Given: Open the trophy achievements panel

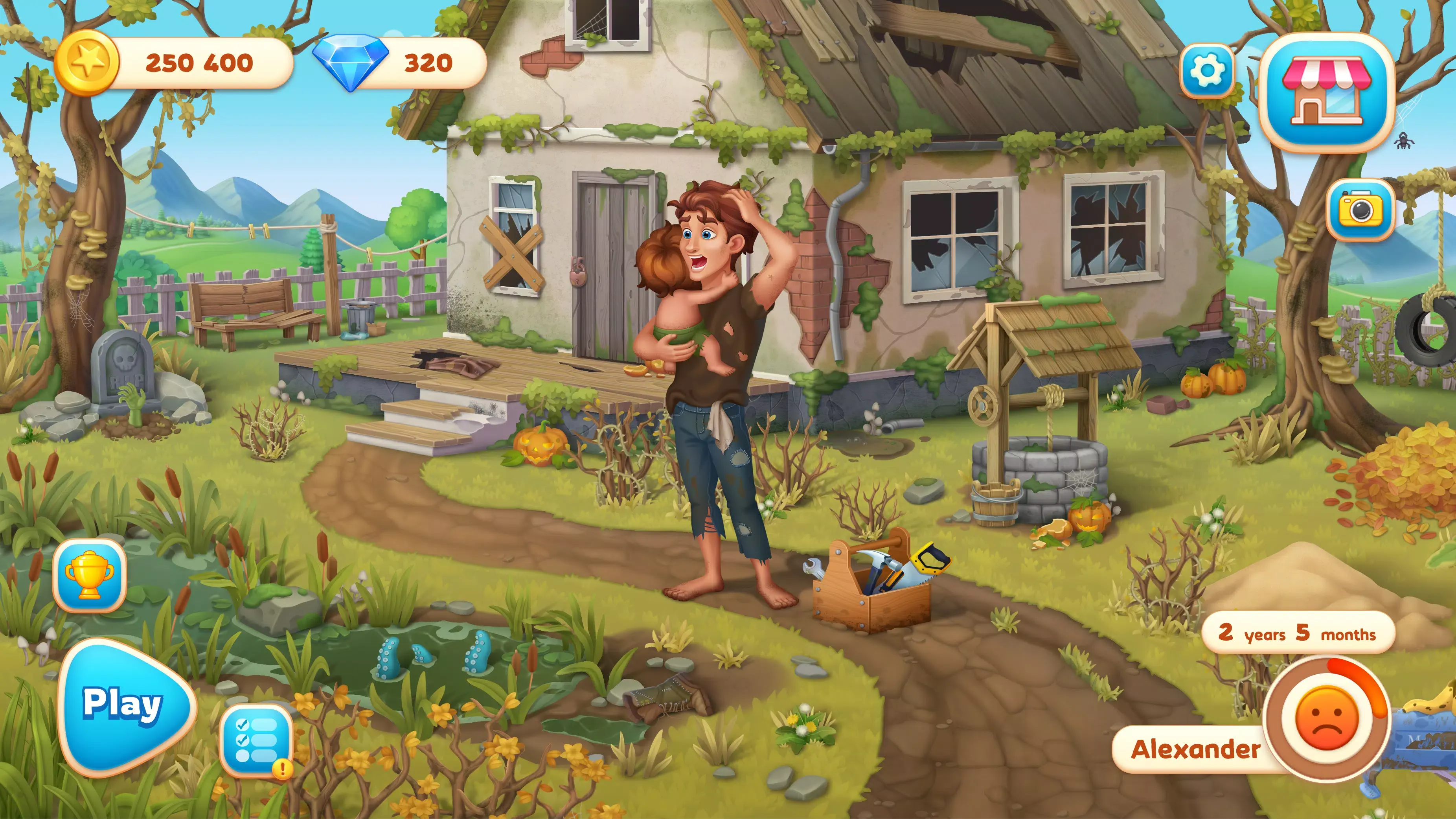Looking at the screenshot, I should coord(89,575).
